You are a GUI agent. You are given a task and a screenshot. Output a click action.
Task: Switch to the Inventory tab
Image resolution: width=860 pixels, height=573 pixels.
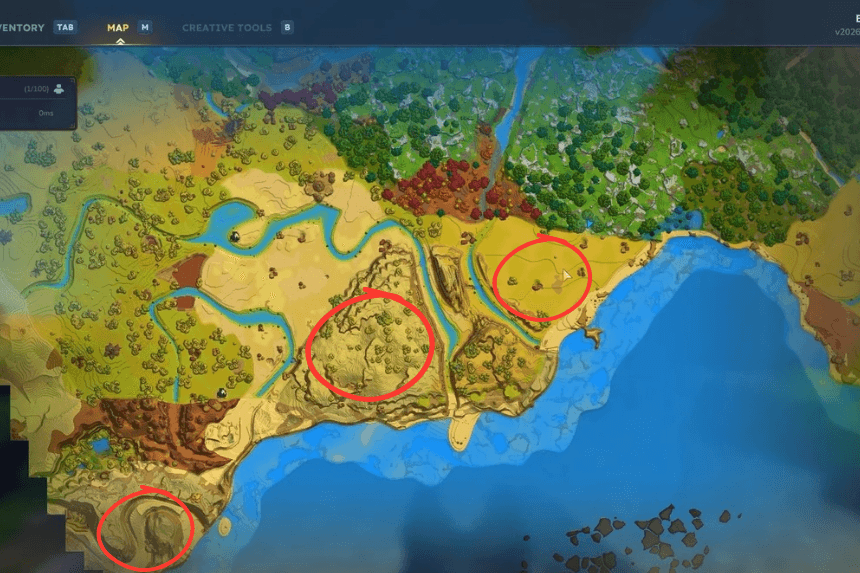22,28
